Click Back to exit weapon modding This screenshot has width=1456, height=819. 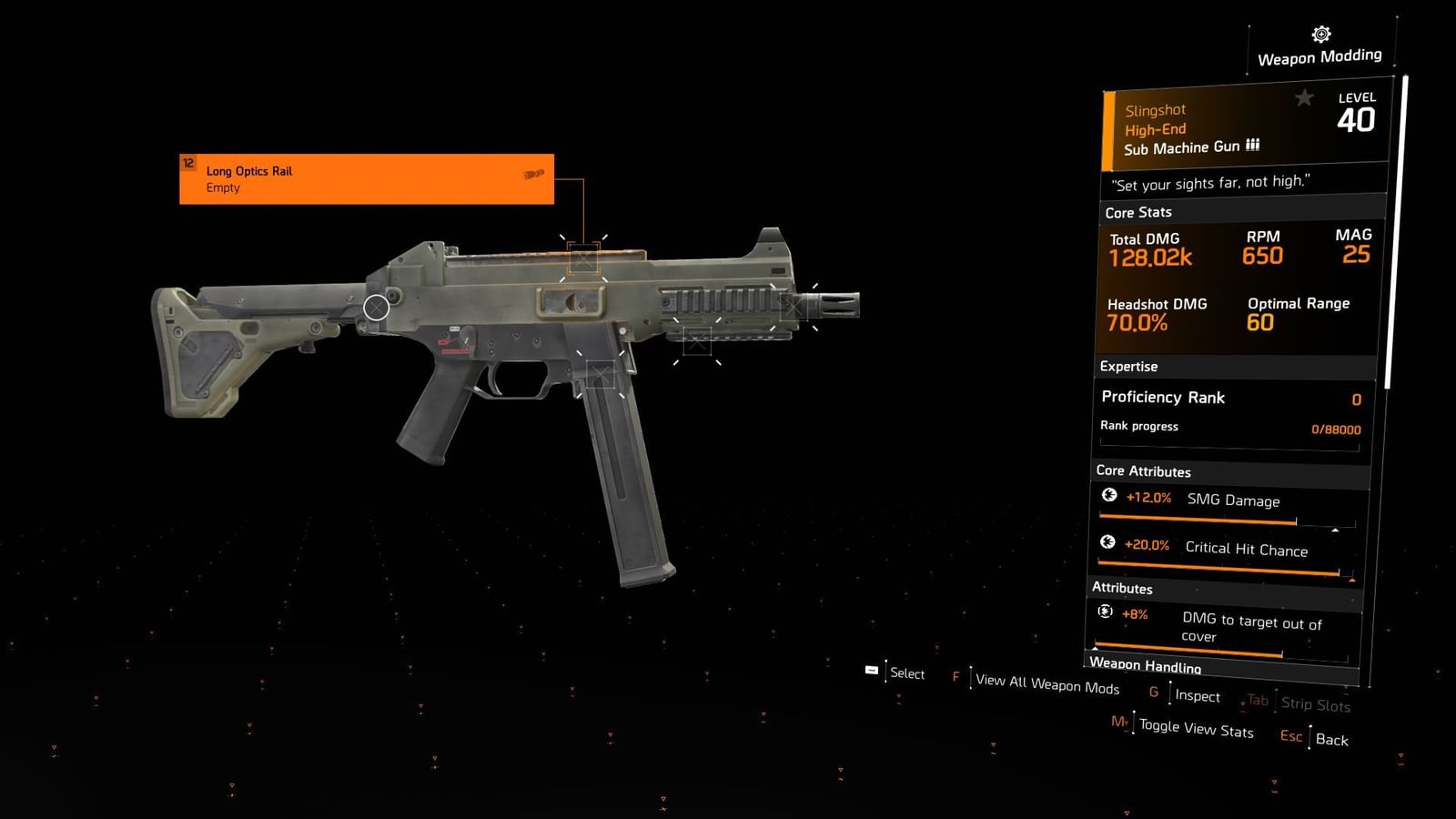(1331, 740)
